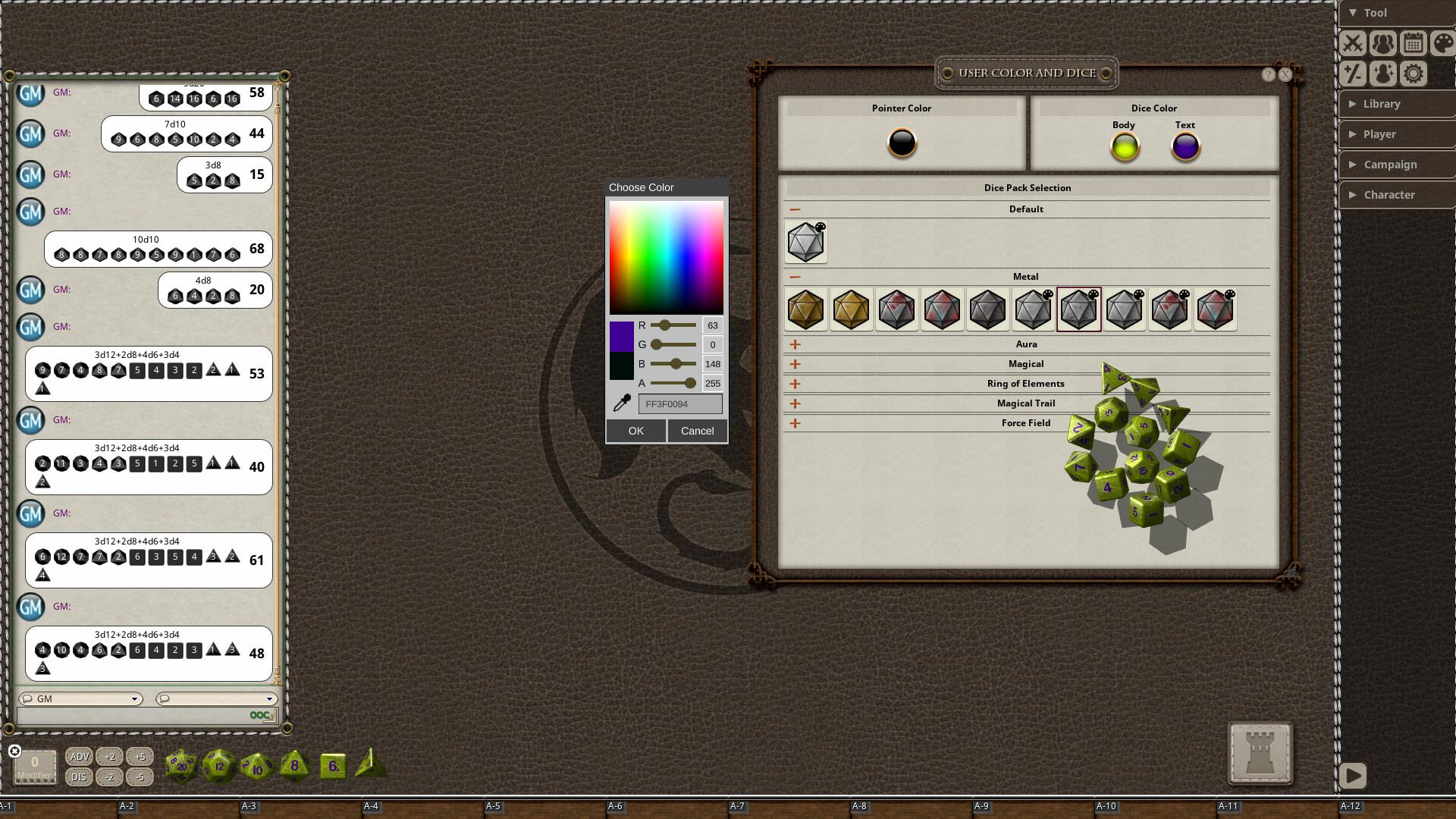Image resolution: width=1456 pixels, height=819 pixels.
Task: Open the Effects character icon in Tool panel
Action: [1383, 74]
